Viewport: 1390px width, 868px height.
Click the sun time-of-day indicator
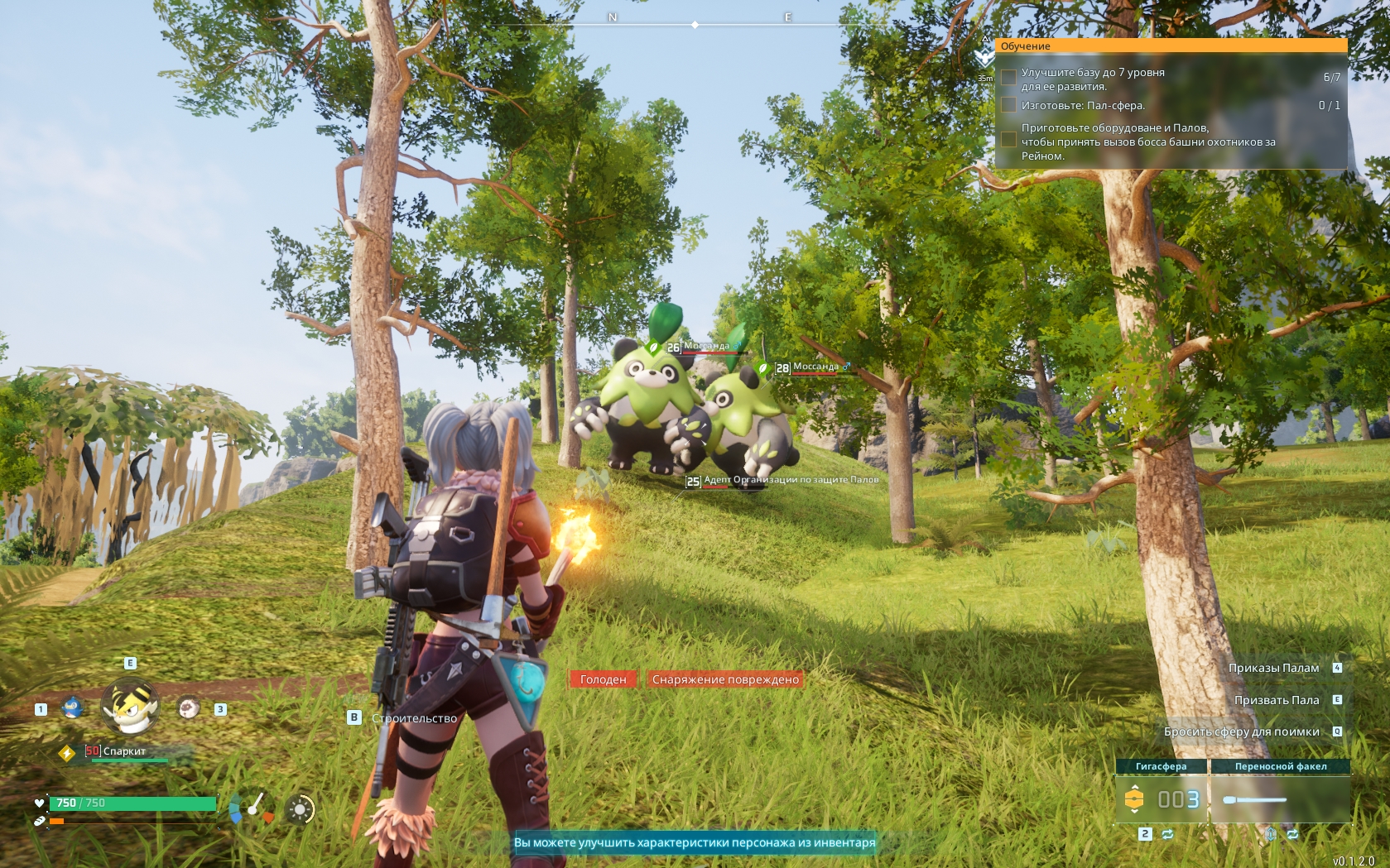click(x=300, y=809)
